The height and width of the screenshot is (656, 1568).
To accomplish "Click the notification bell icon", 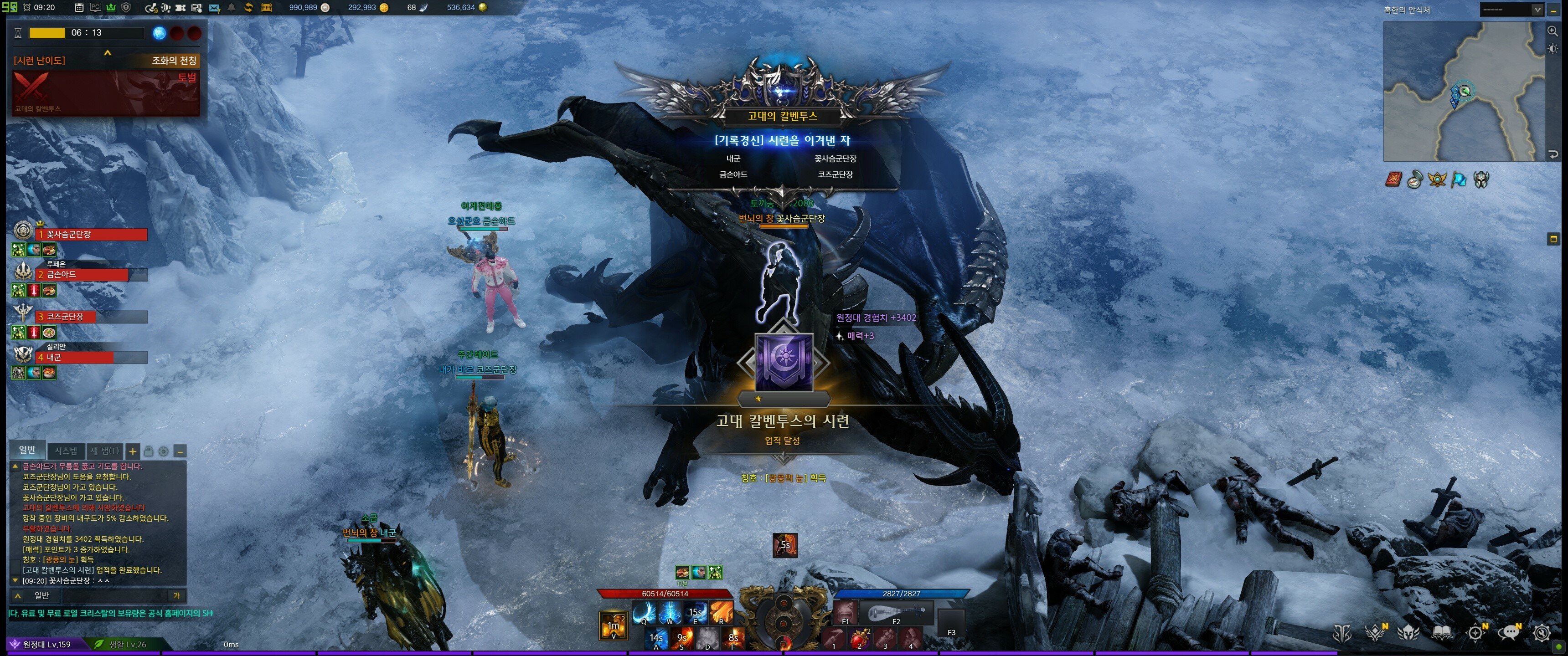I will tap(231, 7).
